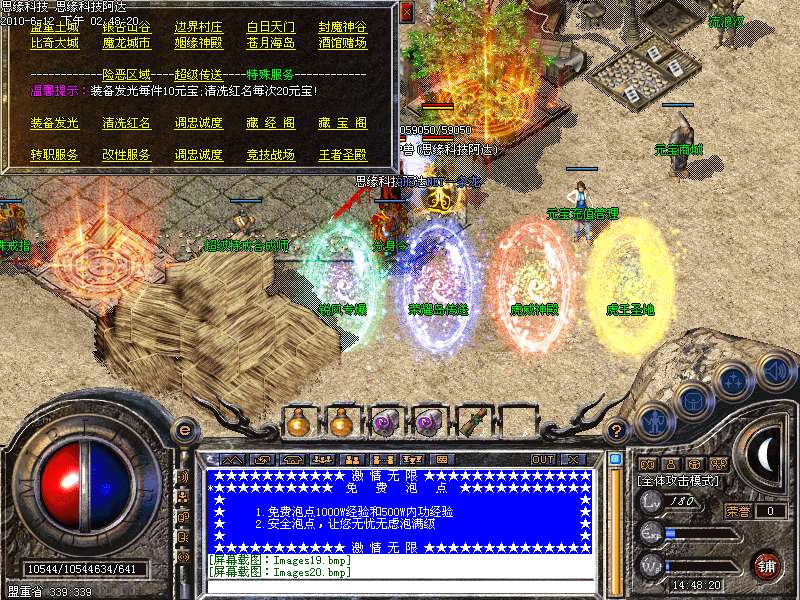Image resolution: width=800 pixels, height=600 pixels.
Task: Click the OUT button above the chat
Action: click(542, 459)
